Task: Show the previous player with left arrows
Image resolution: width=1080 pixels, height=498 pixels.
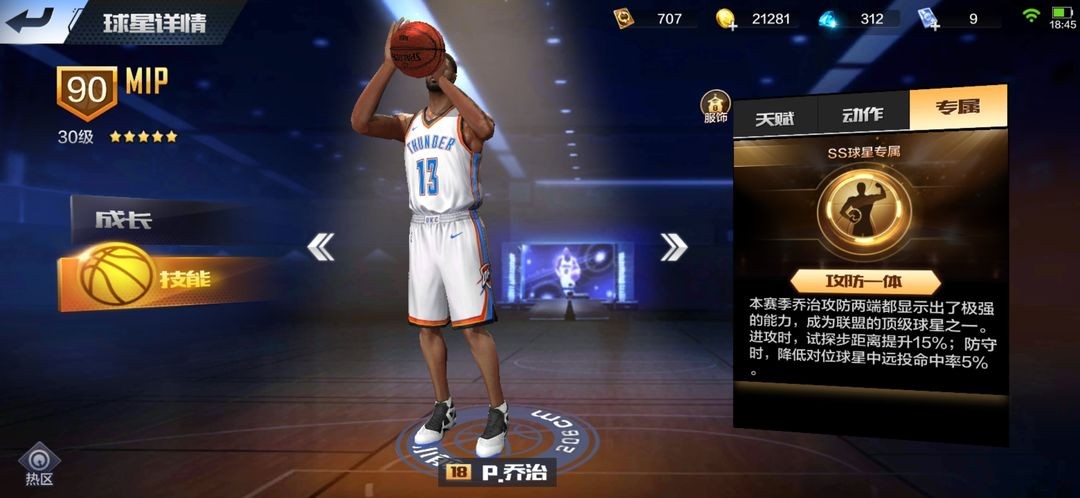Action: pos(320,246)
